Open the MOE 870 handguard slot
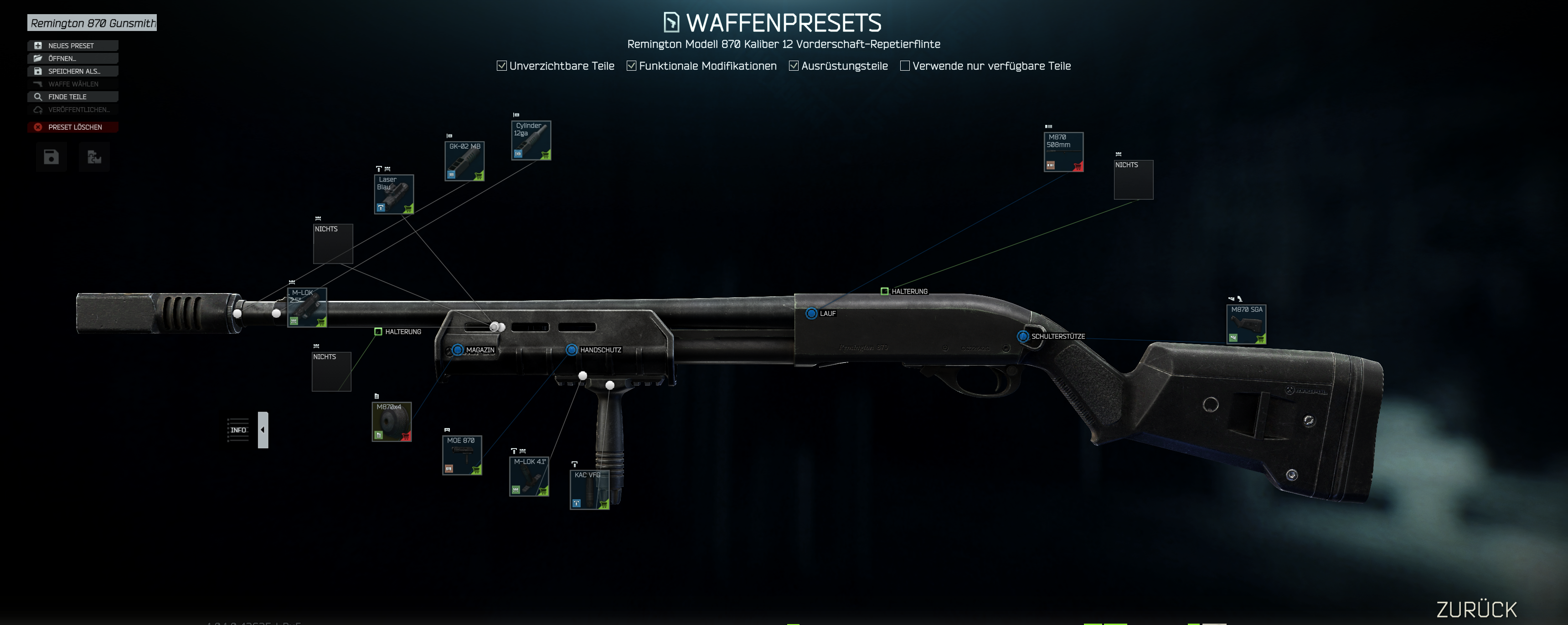1568x625 pixels. (462, 455)
